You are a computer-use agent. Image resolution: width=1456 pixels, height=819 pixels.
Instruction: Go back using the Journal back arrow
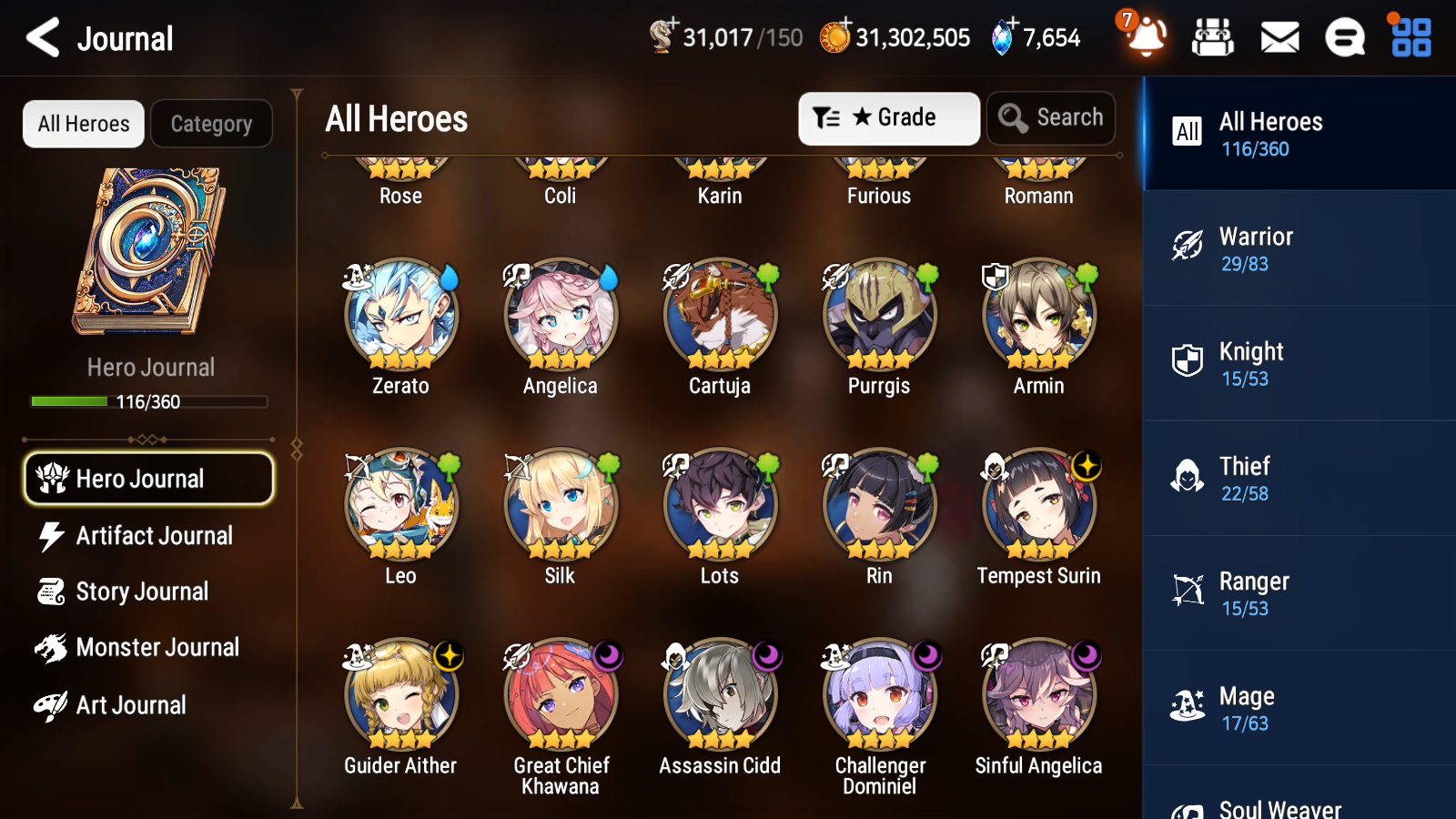click(40, 37)
